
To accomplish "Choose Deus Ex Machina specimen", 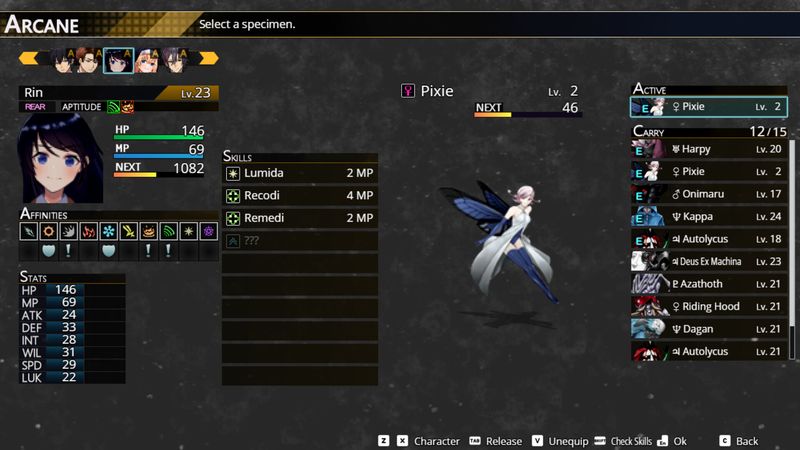I will 710,262.
